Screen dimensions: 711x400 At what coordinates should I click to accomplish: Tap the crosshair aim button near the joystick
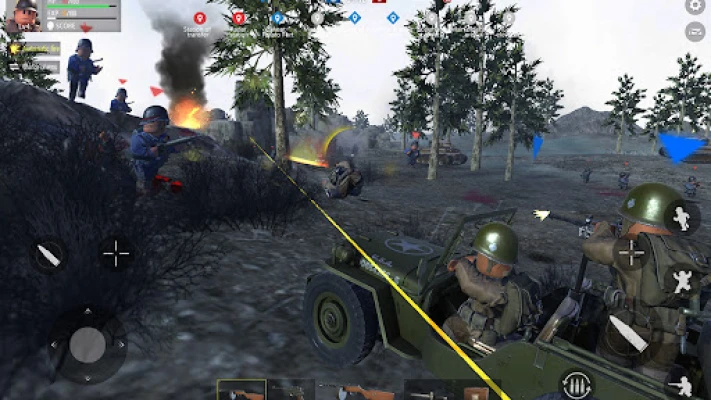pyautogui.click(x=116, y=254)
